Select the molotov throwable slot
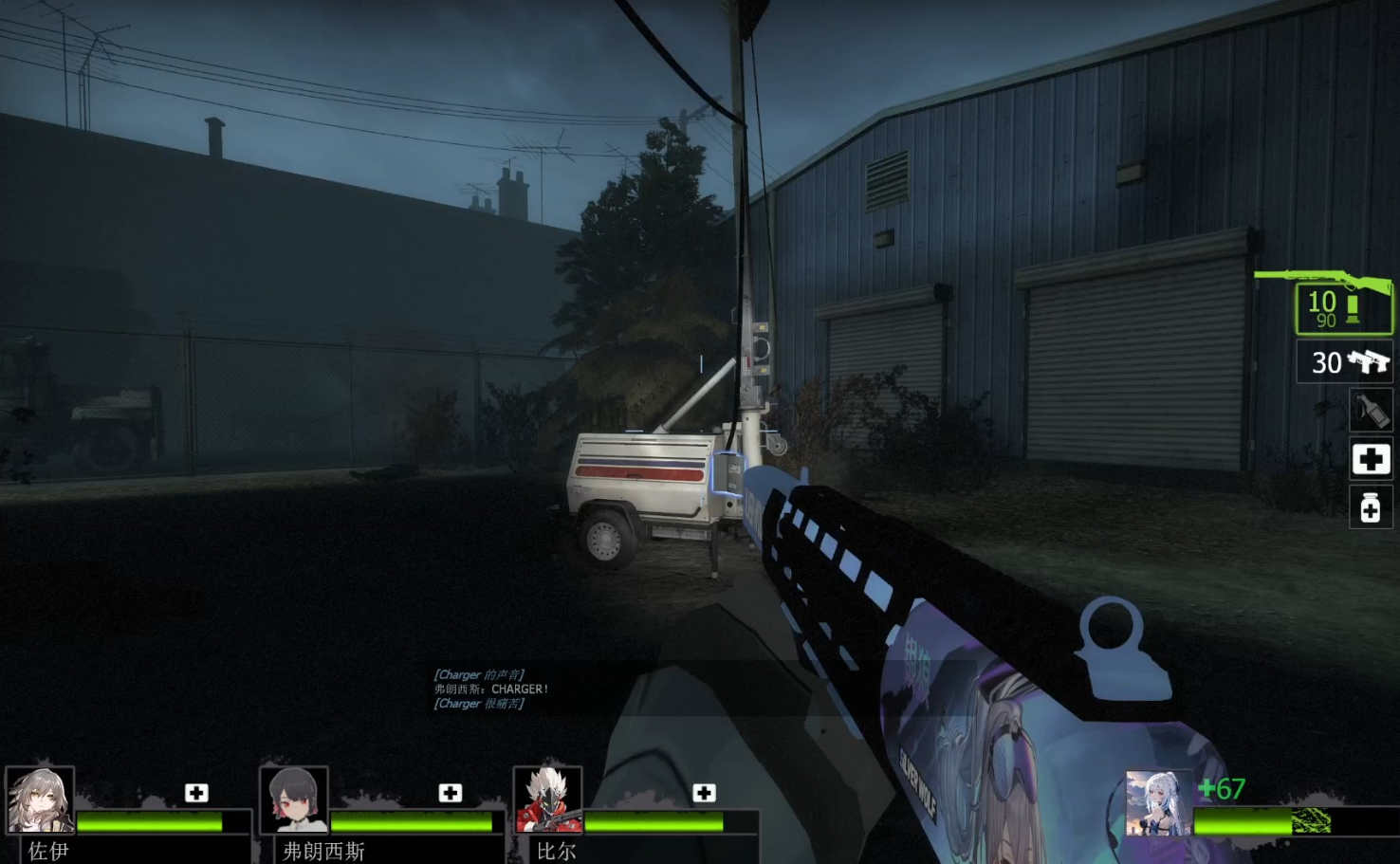 [x=1370, y=411]
